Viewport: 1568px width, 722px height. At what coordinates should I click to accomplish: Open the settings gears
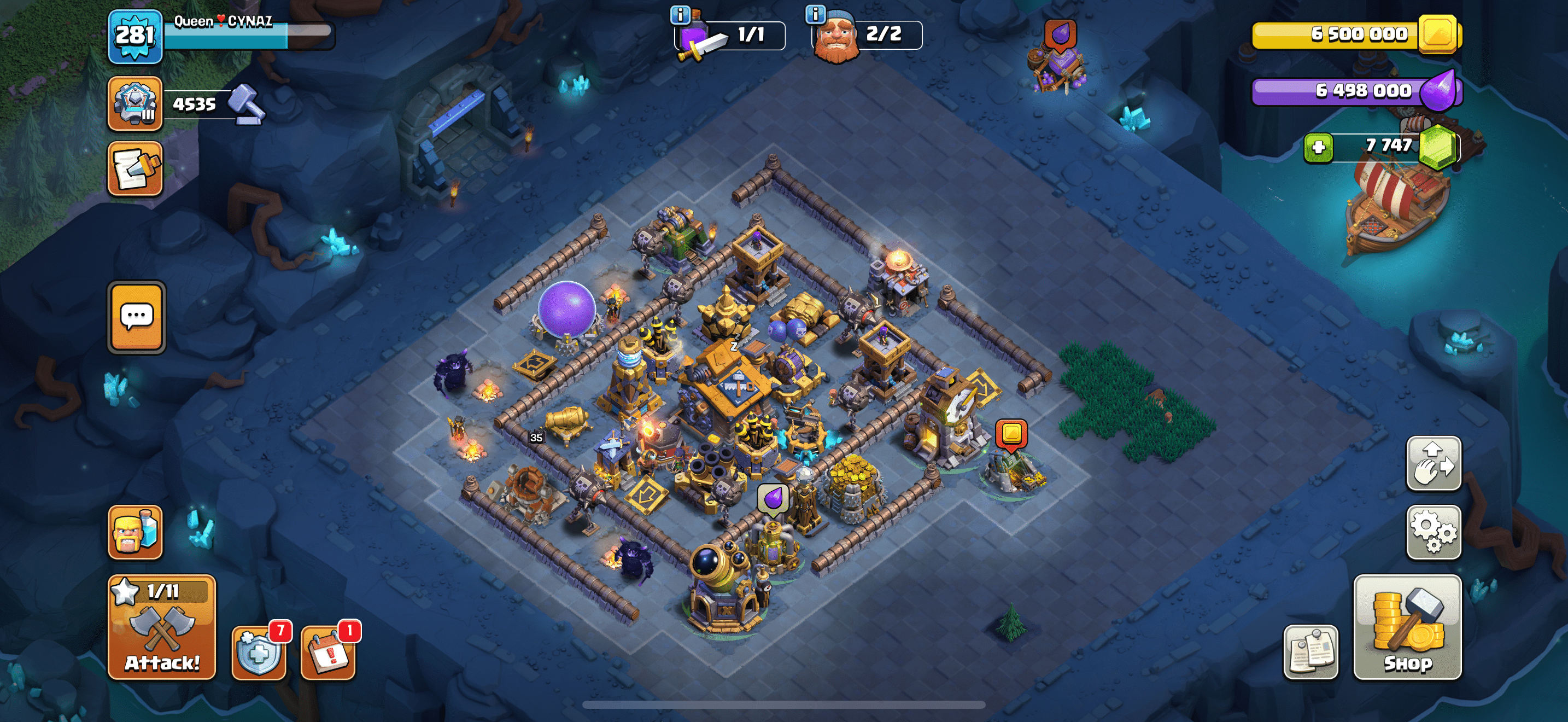click(1433, 532)
